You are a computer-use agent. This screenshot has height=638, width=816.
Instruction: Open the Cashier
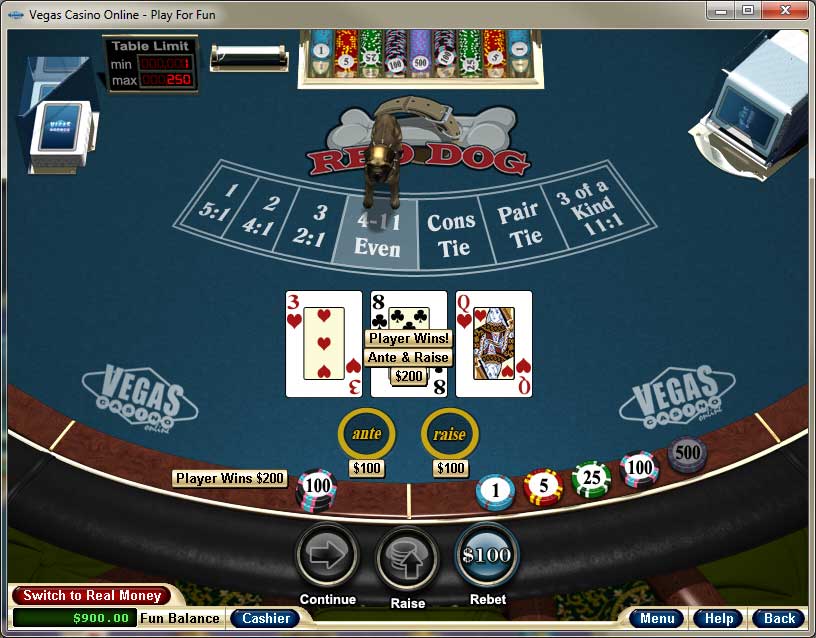click(266, 618)
